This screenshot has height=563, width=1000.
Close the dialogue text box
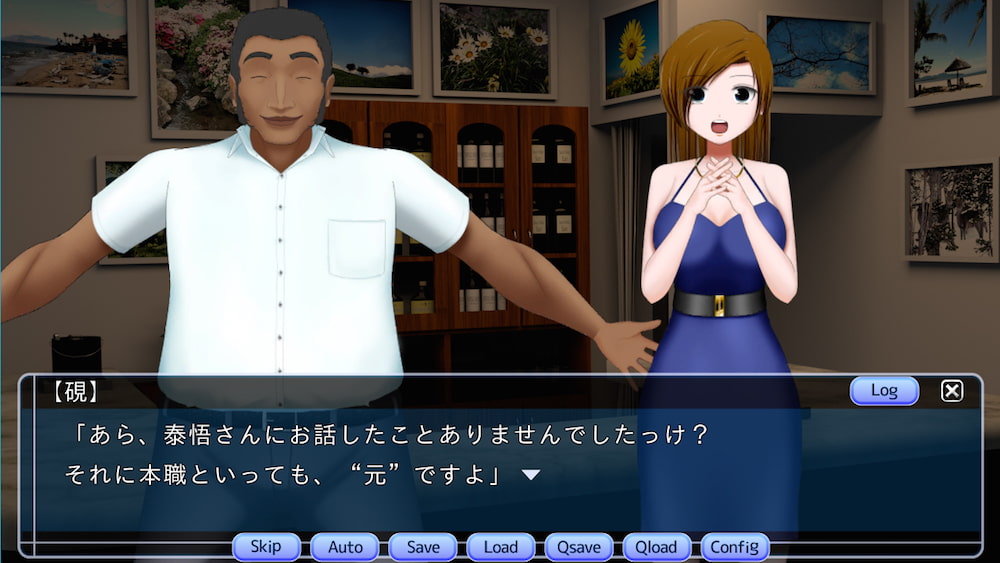952,391
